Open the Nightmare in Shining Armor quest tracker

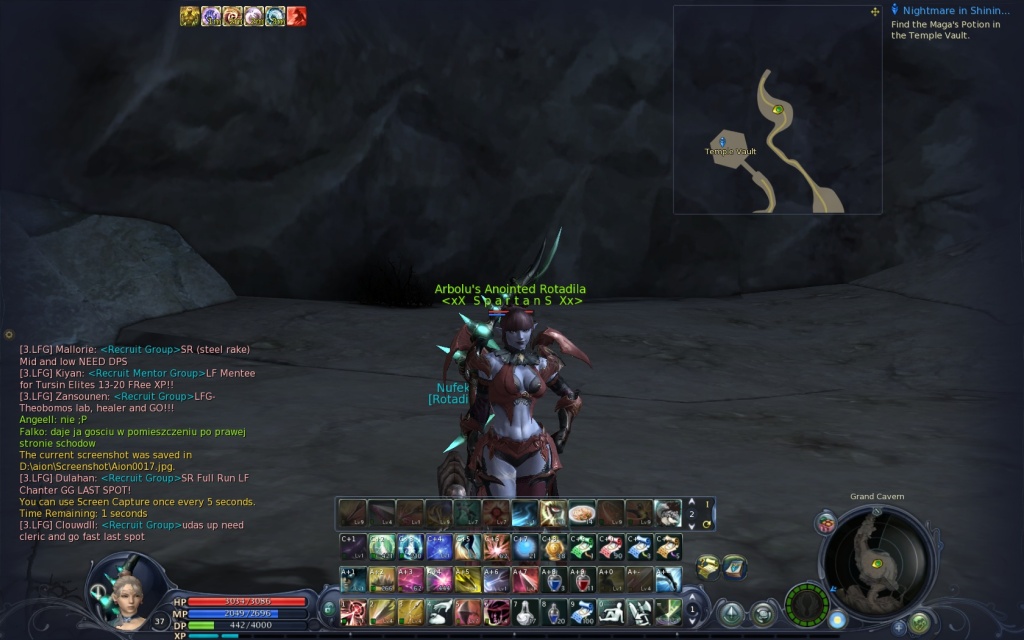pos(955,11)
